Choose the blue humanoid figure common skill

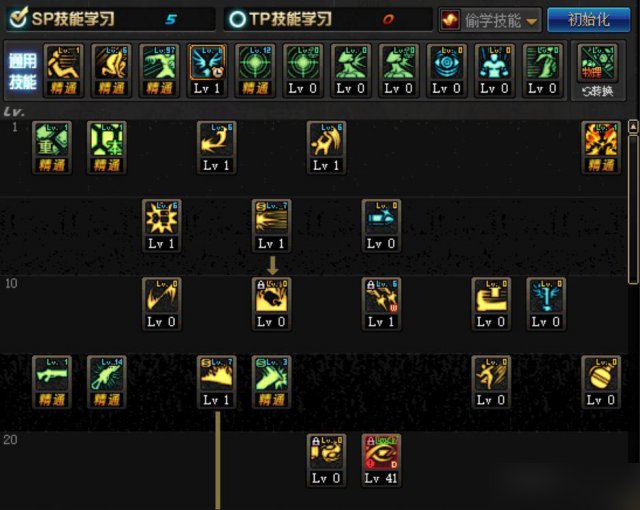(495, 63)
